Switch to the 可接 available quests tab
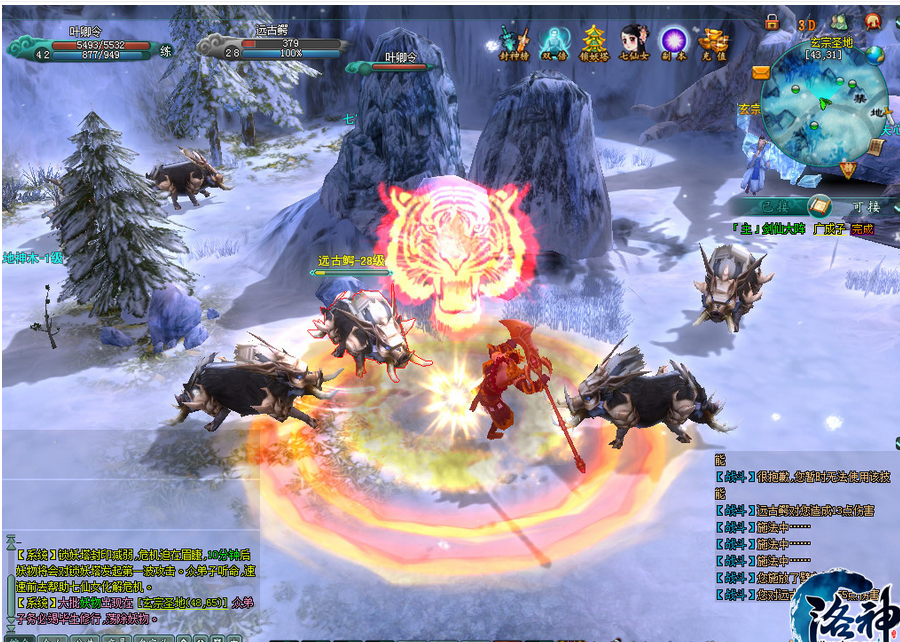 pyautogui.click(x=866, y=206)
